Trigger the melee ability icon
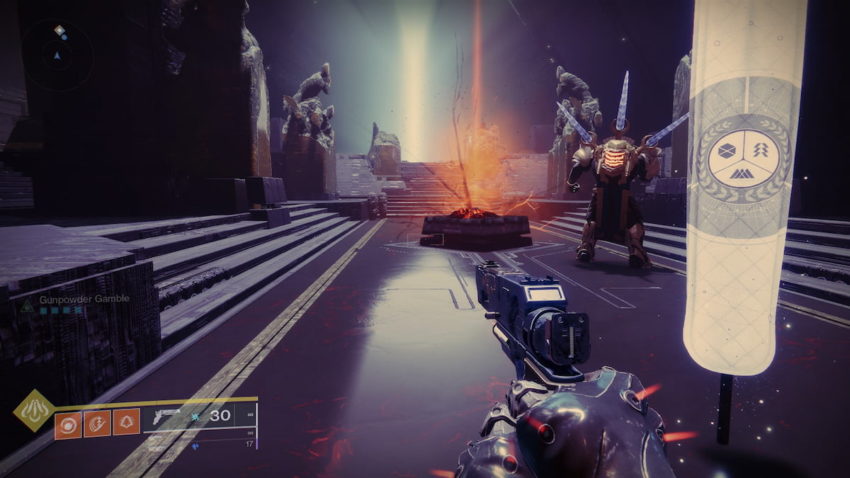Image resolution: width=850 pixels, height=478 pixels. [97, 422]
